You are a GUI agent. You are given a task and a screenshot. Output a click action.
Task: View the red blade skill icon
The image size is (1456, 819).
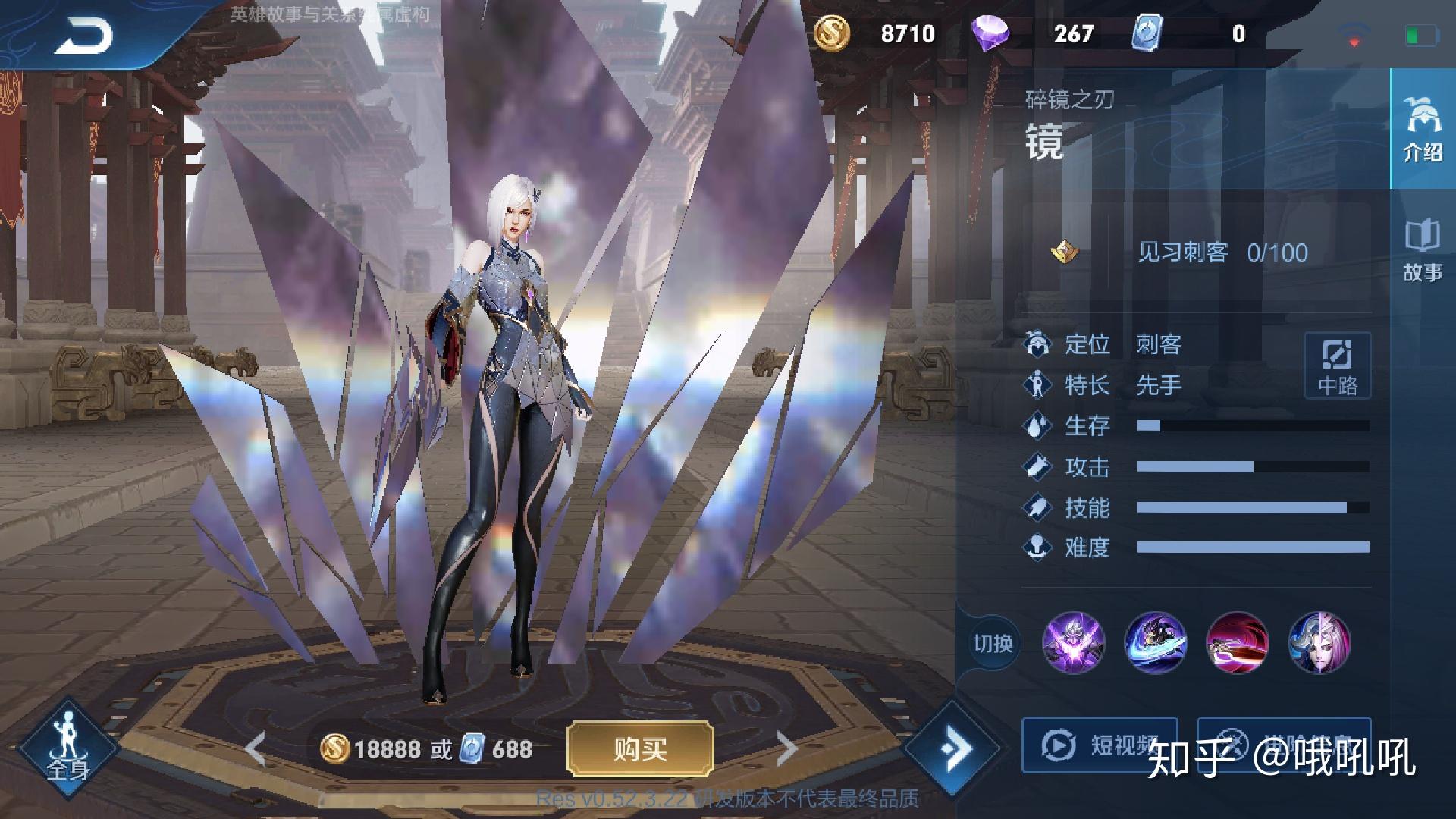1237,643
